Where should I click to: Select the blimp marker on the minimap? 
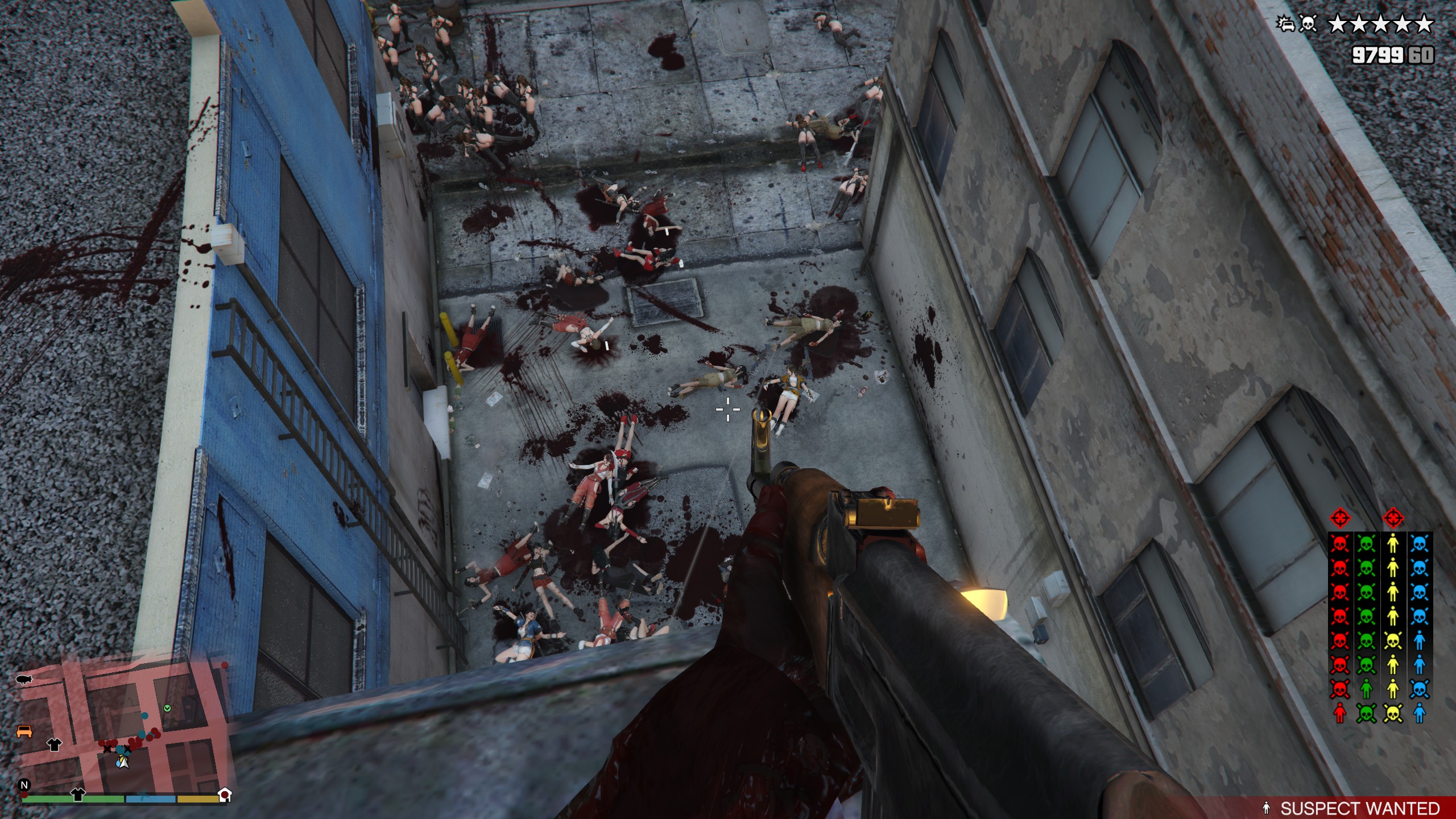(x=24, y=680)
